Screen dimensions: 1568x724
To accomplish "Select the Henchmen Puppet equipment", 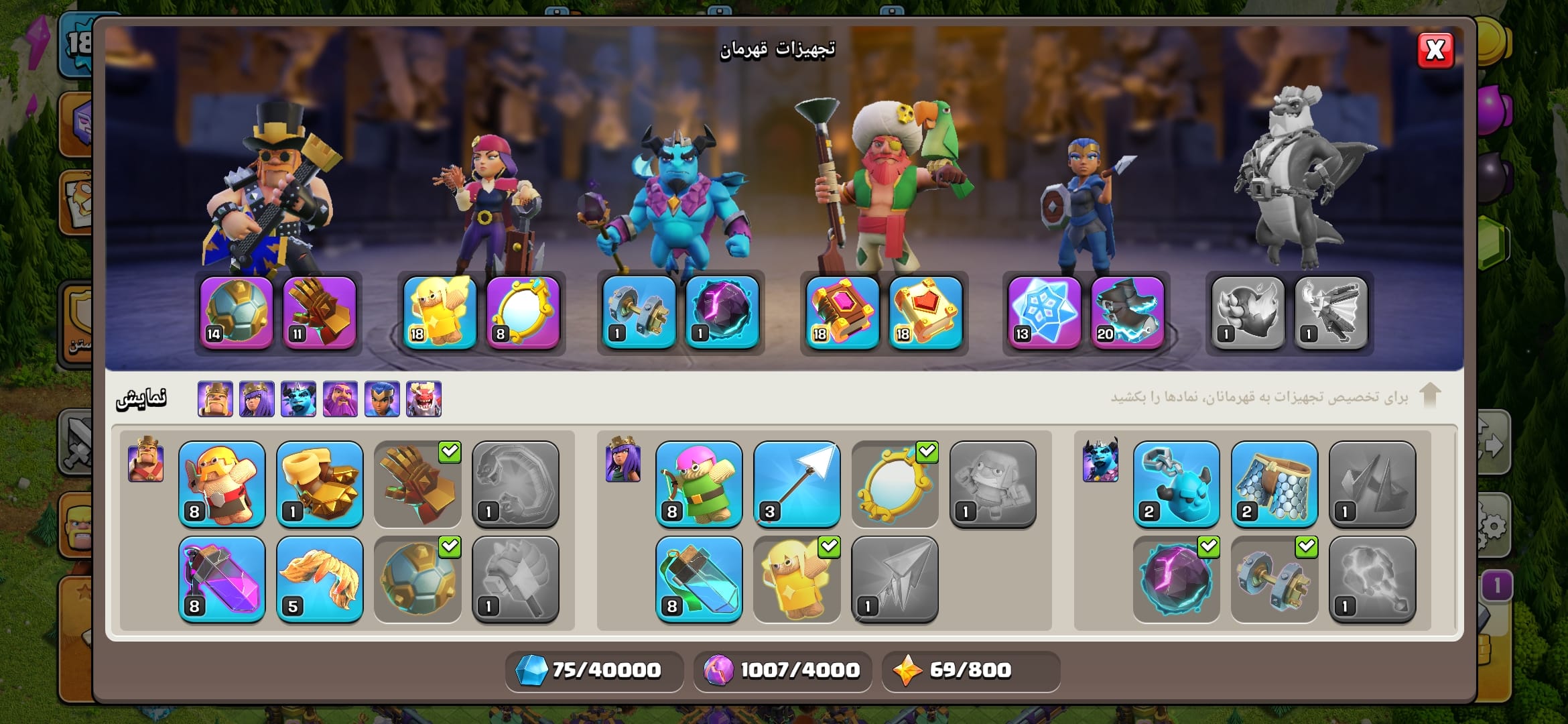I will pos(1176,483).
